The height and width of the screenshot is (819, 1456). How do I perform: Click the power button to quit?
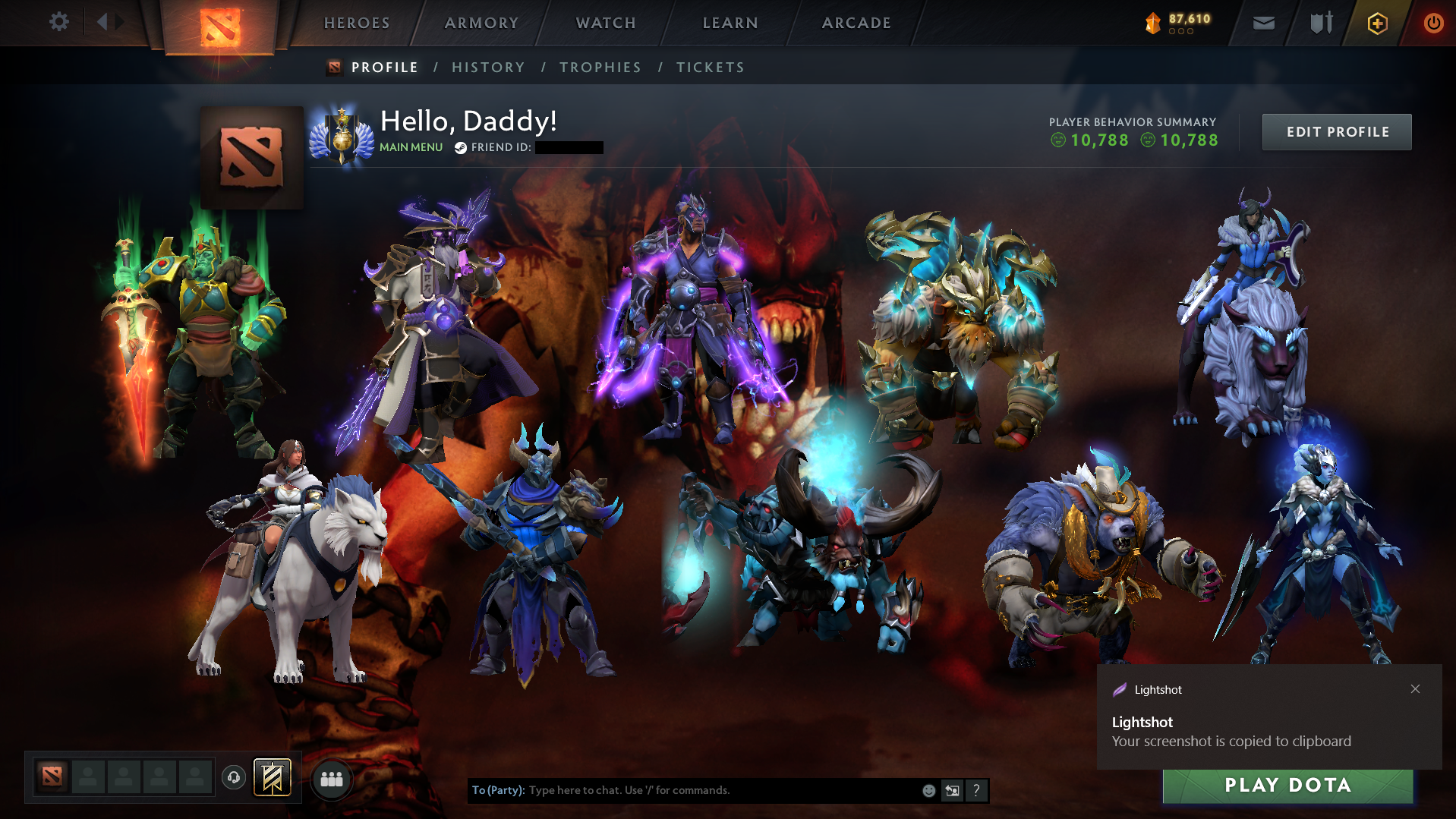point(1433,23)
